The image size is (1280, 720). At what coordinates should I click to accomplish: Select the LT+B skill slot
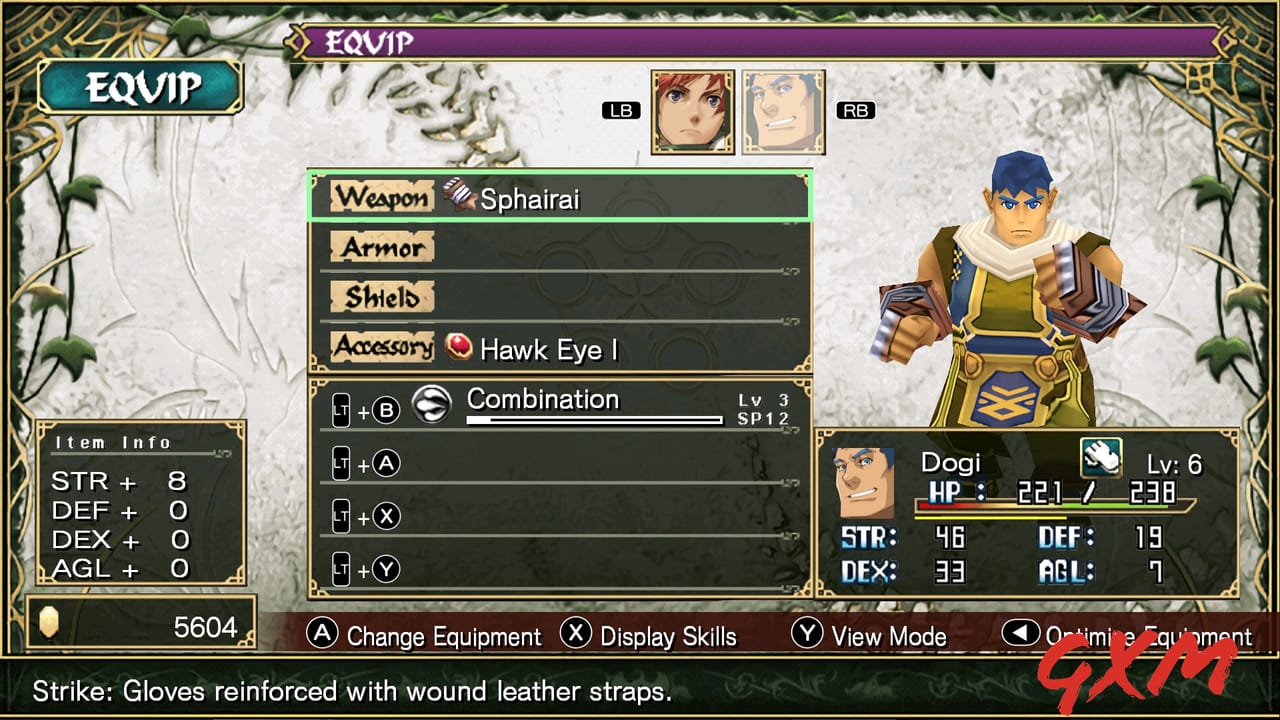pyautogui.click(x=383, y=410)
